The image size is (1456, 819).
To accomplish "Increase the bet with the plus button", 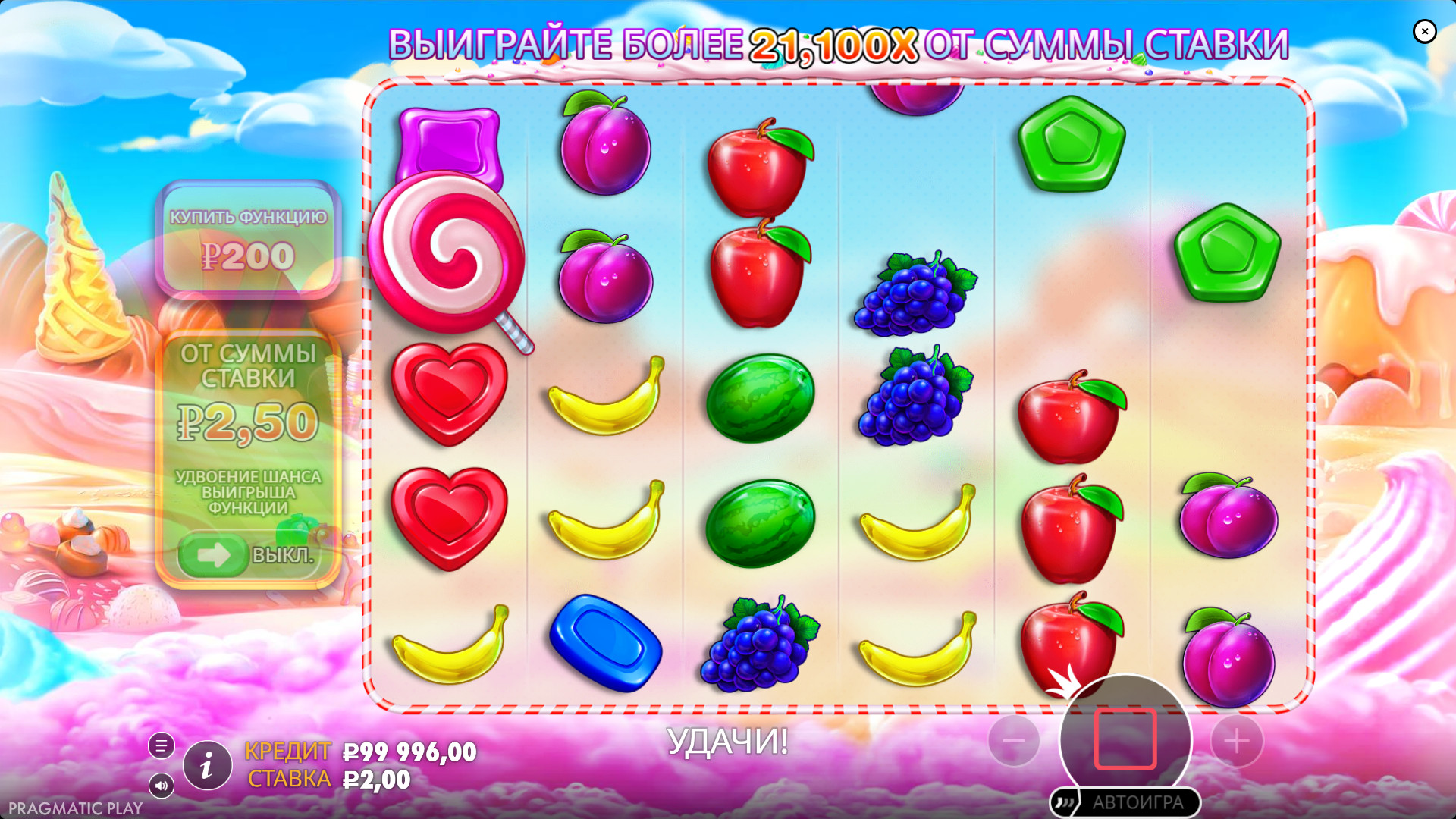I will (x=1236, y=741).
